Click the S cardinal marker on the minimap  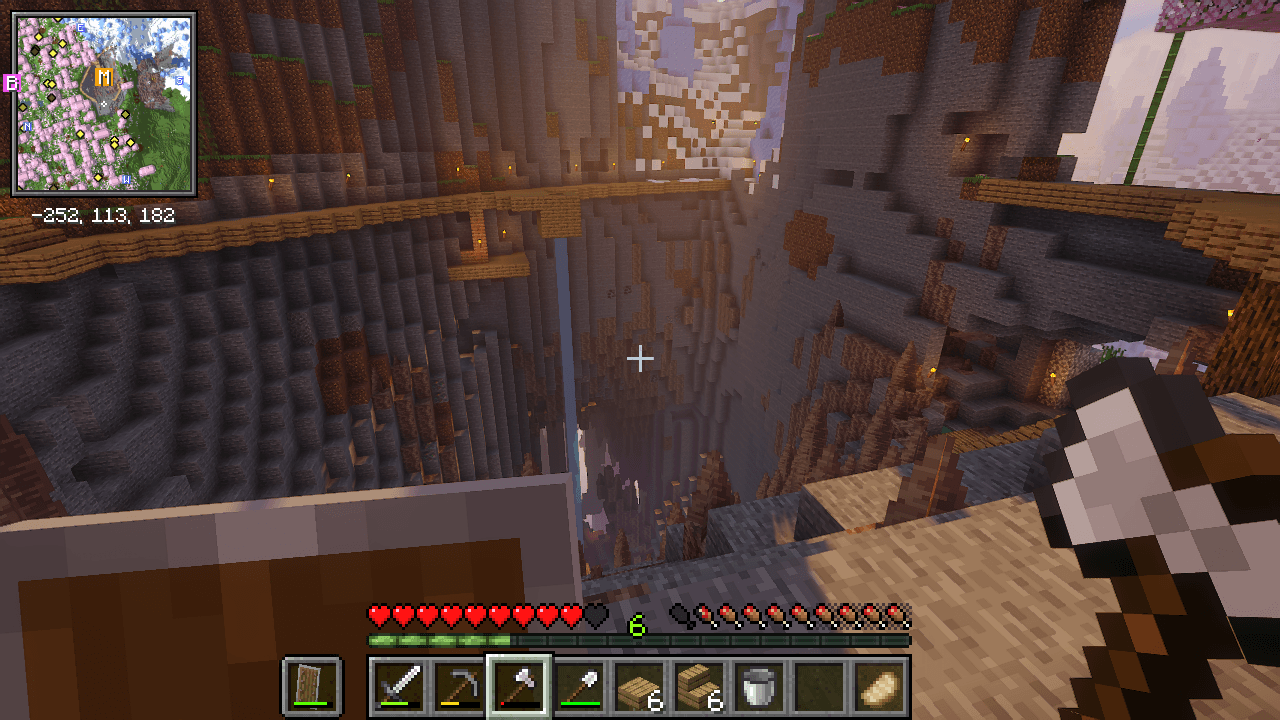[x=179, y=80]
